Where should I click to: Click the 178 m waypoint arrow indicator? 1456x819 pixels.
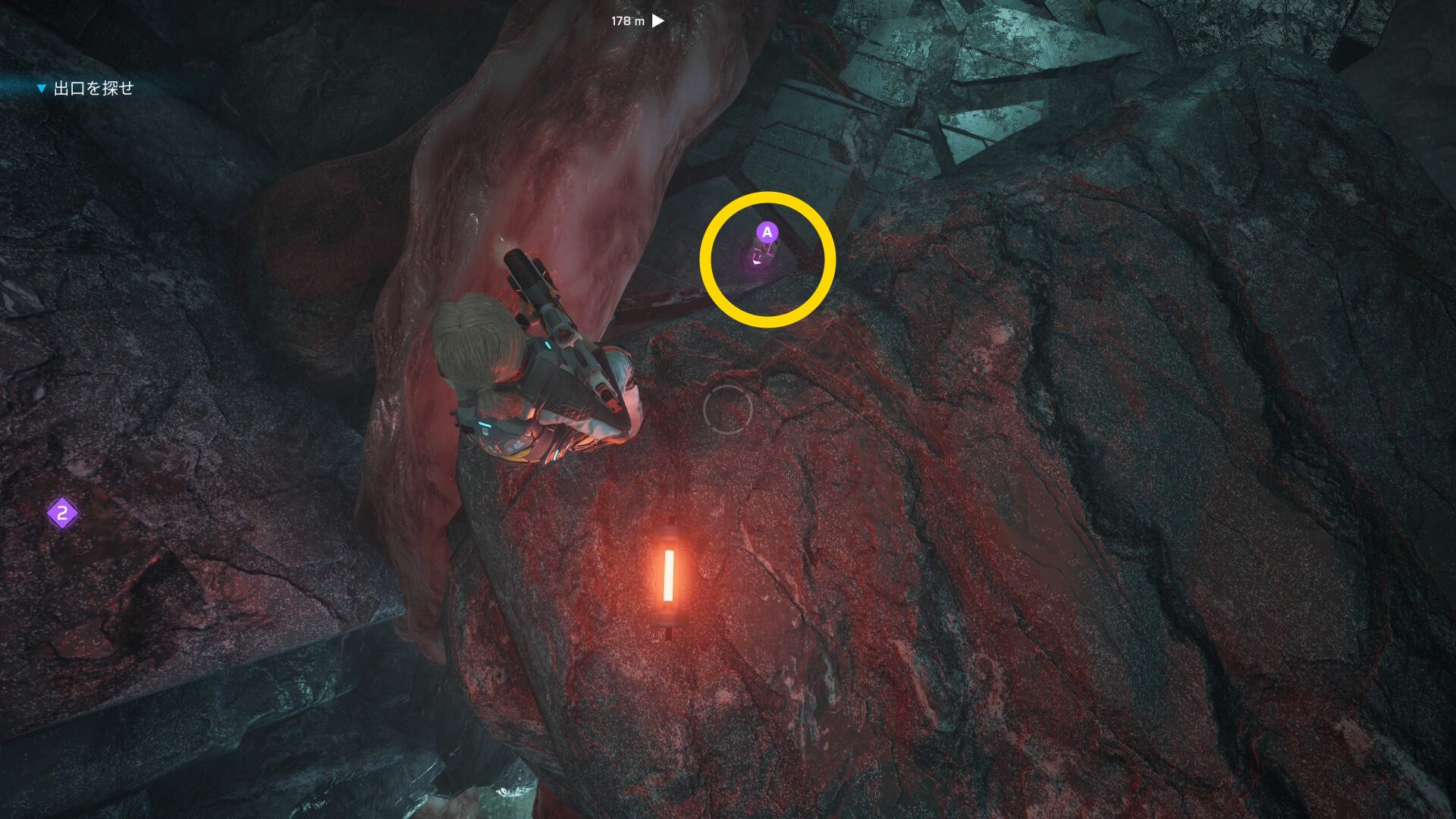point(658,20)
